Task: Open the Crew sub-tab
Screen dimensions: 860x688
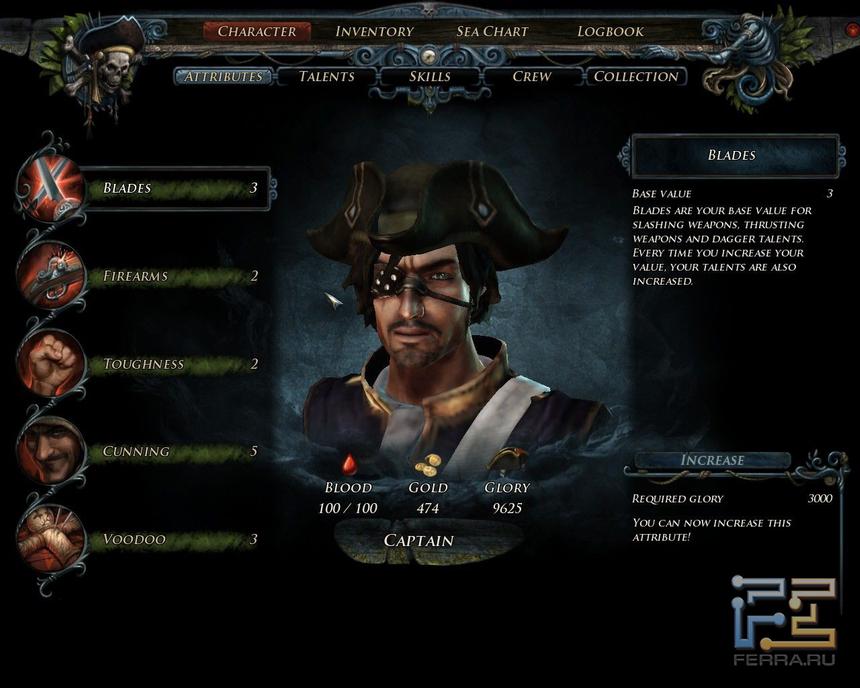Action: [x=531, y=76]
